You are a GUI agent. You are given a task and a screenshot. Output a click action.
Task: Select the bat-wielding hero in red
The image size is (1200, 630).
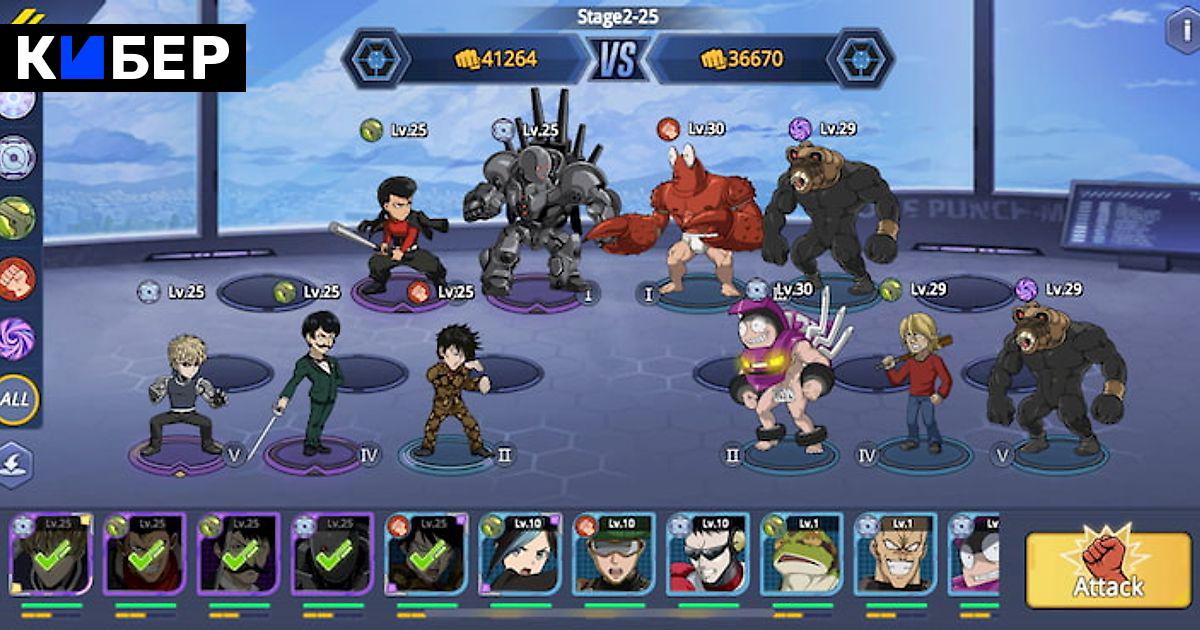(398, 235)
